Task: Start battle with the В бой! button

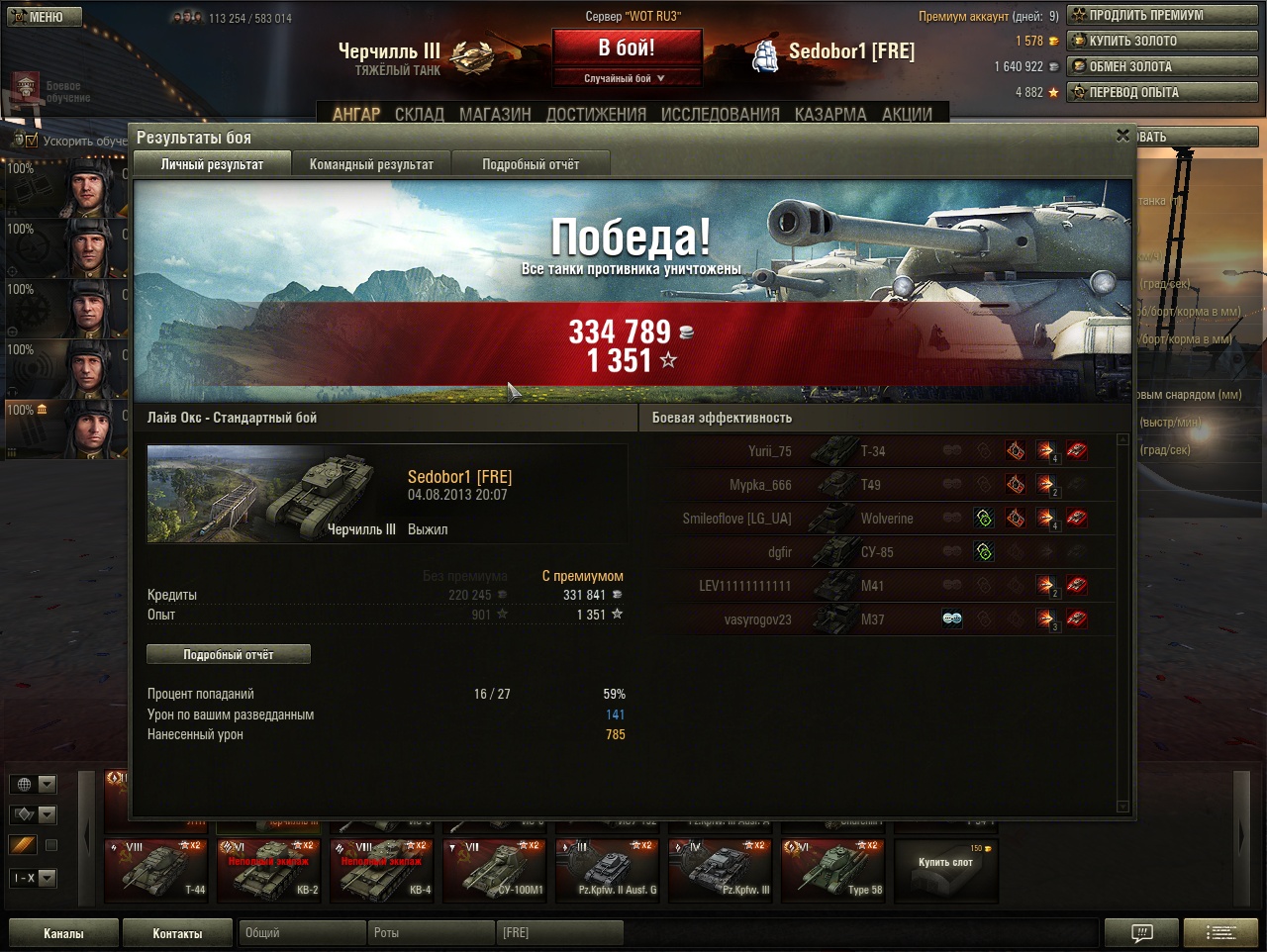Action: [x=627, y=48]
